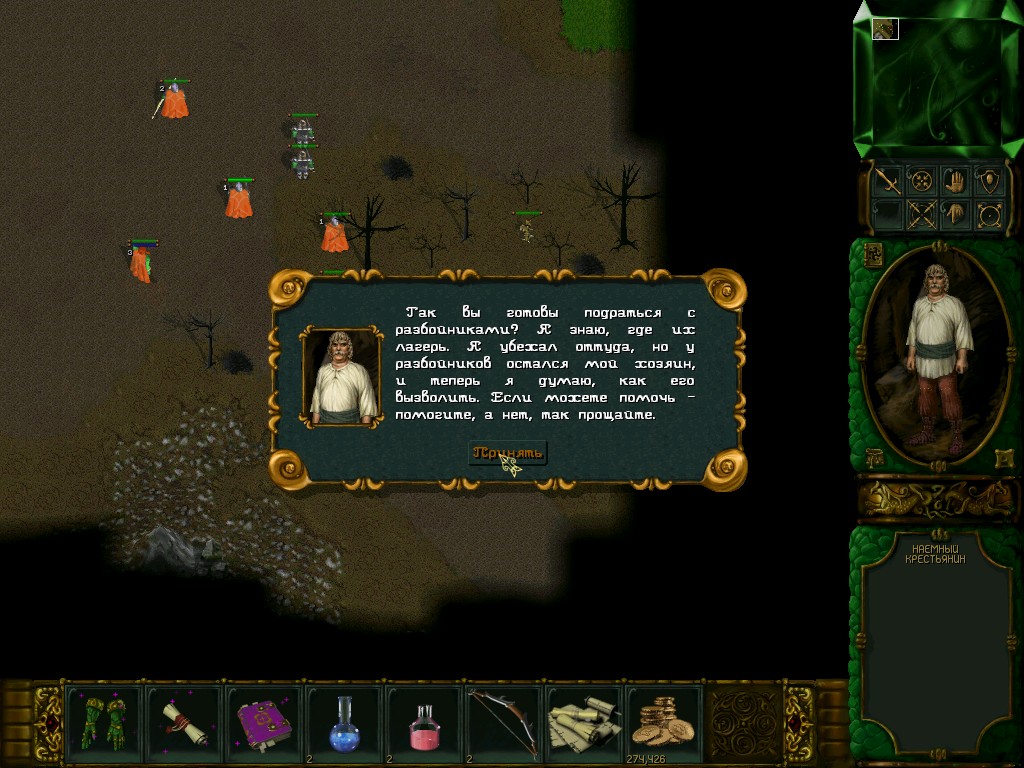
Task: Open the pile of paper scrolls
Action: coord(584,722)
